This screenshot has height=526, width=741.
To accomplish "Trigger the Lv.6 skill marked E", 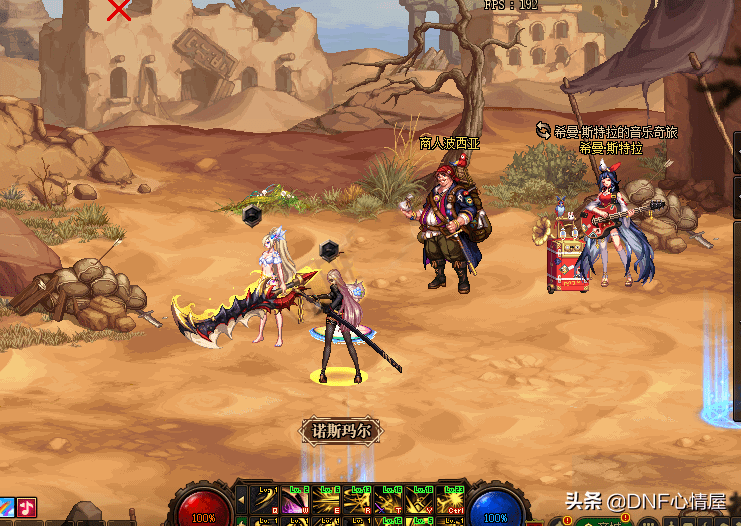I will (x=326, y=498).
